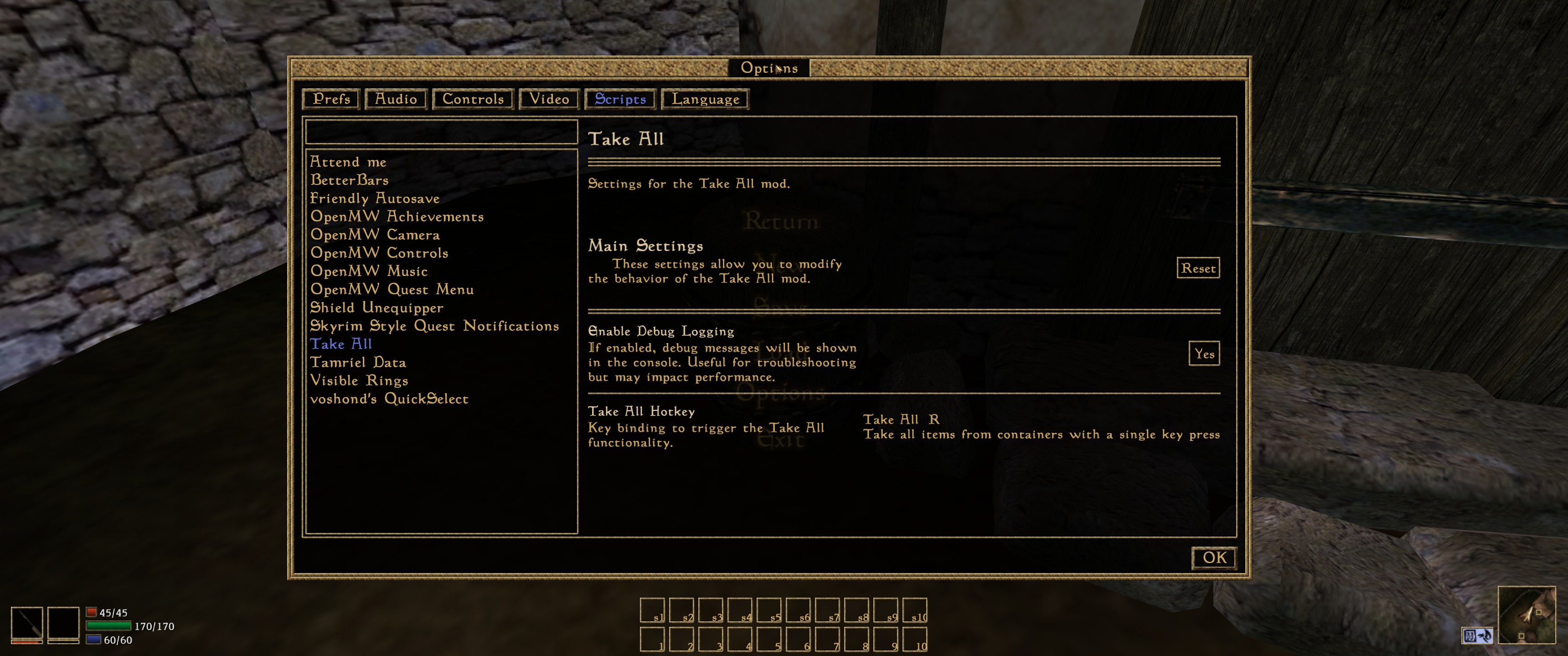Choose Tamriel Data in the list
Image resolution: width=1568 pixels, height=656 pixels.
click(358, 363)
